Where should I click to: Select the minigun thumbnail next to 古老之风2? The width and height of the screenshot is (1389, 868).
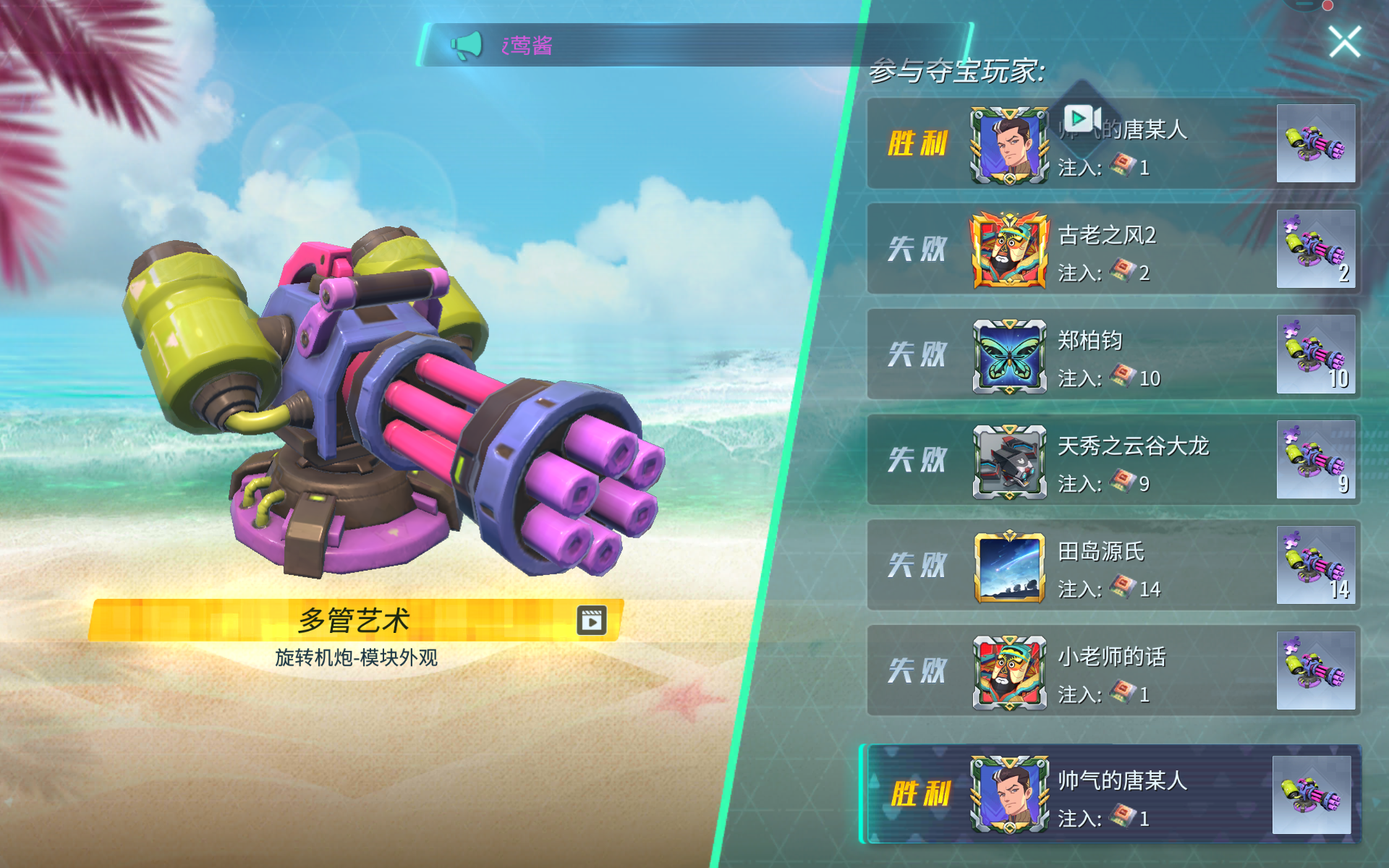click(1317, 249)
